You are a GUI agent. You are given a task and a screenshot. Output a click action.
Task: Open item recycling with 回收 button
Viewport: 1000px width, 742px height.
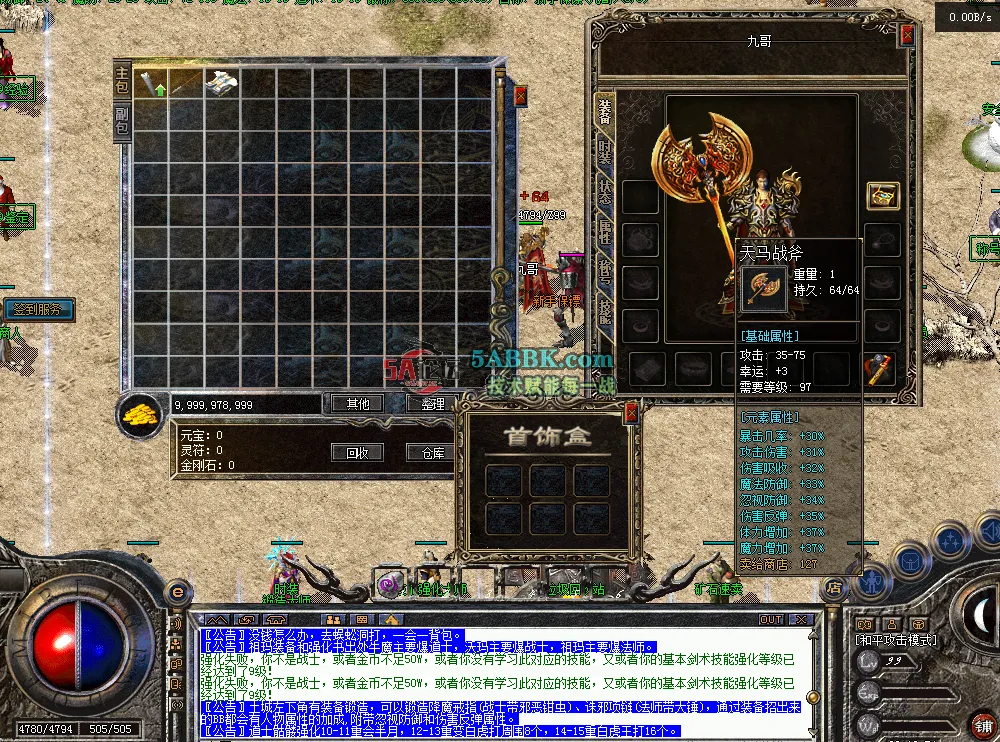click(x=357, y=452)
